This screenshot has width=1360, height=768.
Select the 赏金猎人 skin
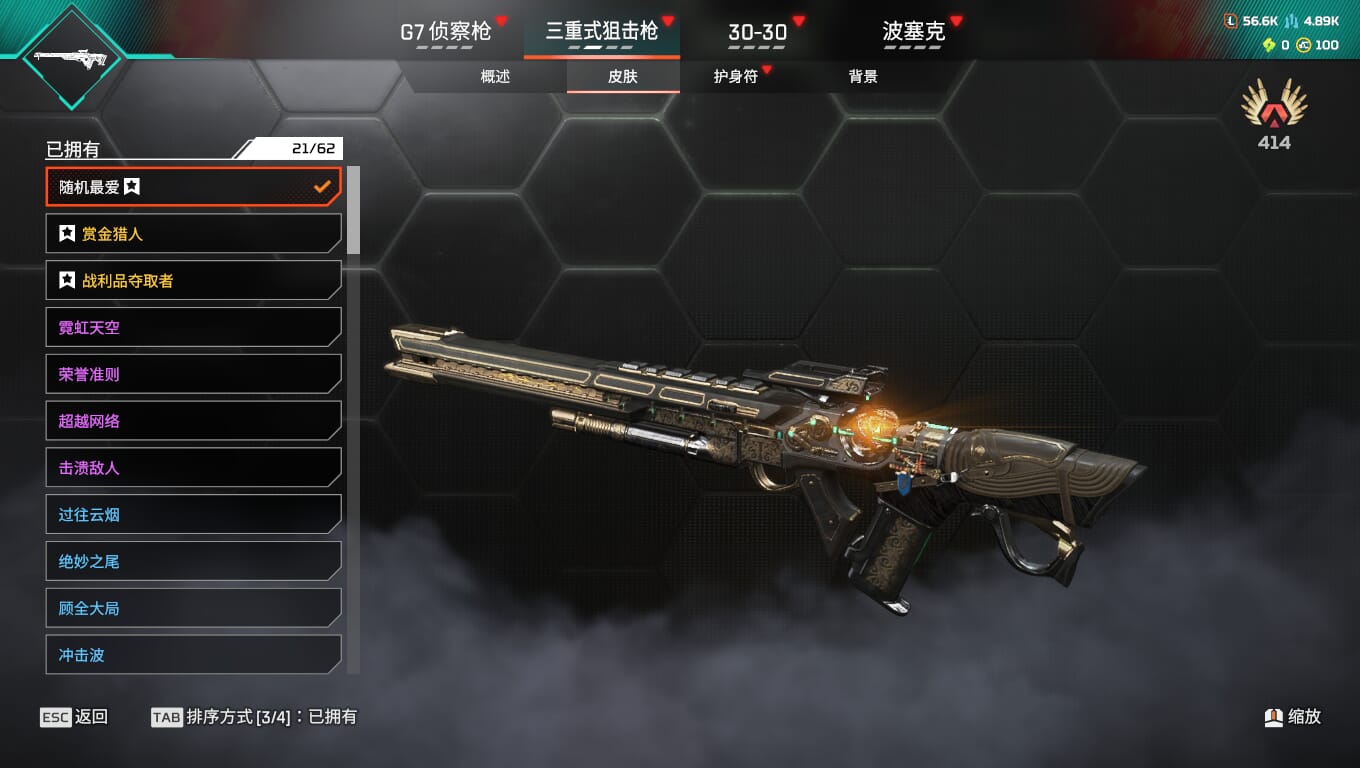(193, 234)
